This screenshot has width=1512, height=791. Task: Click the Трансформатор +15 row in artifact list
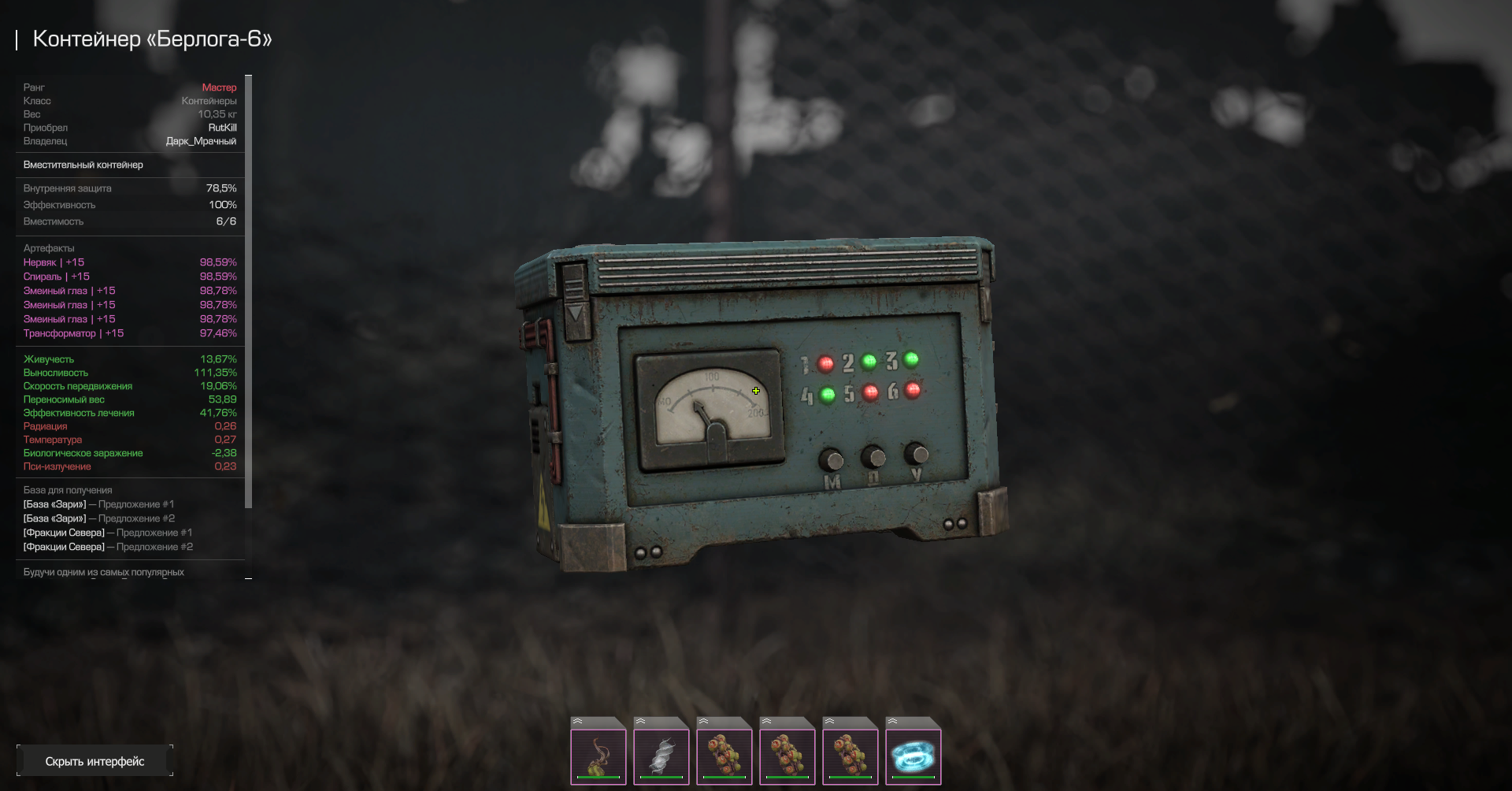[73, 333]
